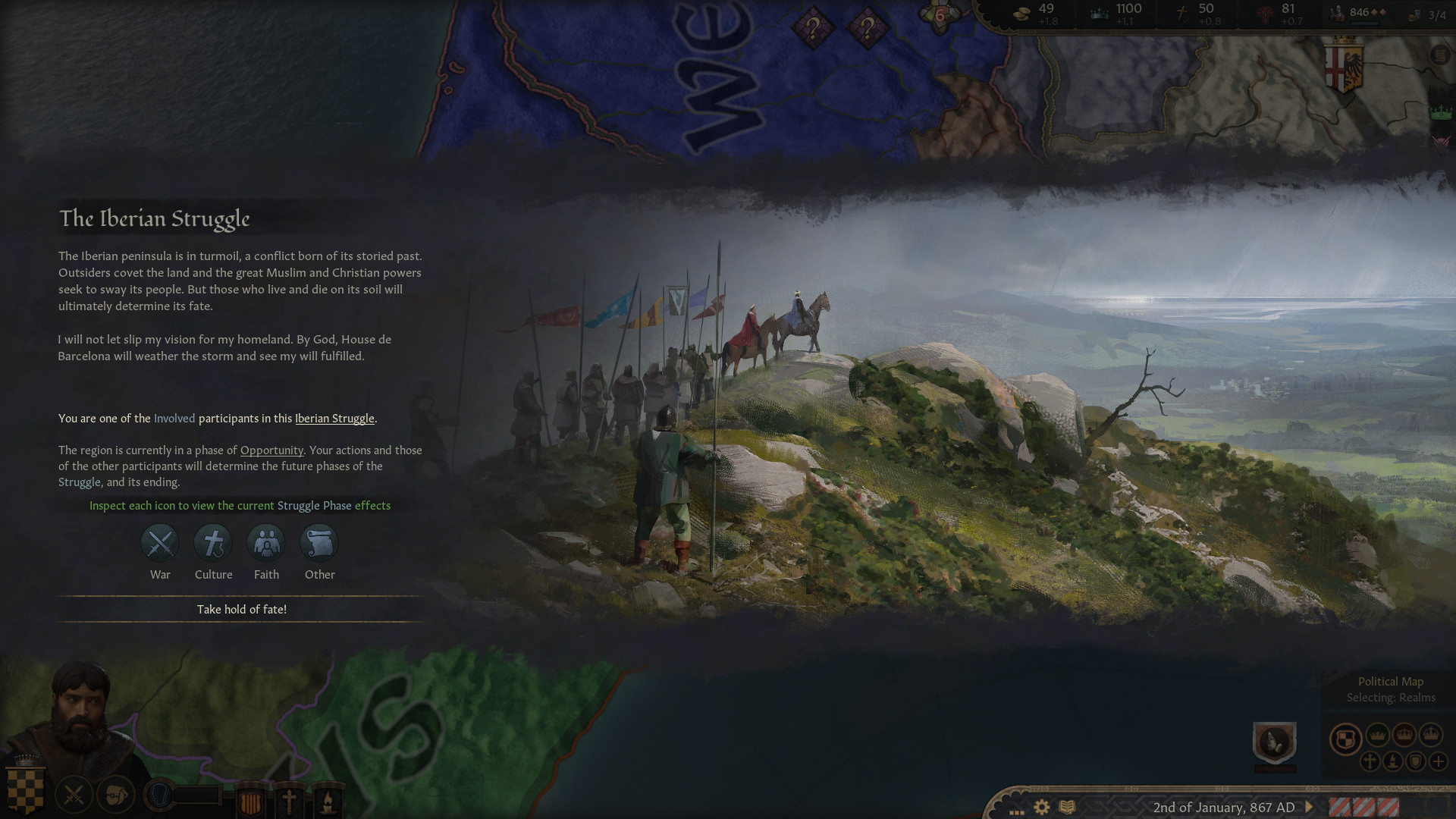This screenshot has height=819, width=1456.
Task: Open the character finder magnifying glass
Action: (x=158, y=794)
